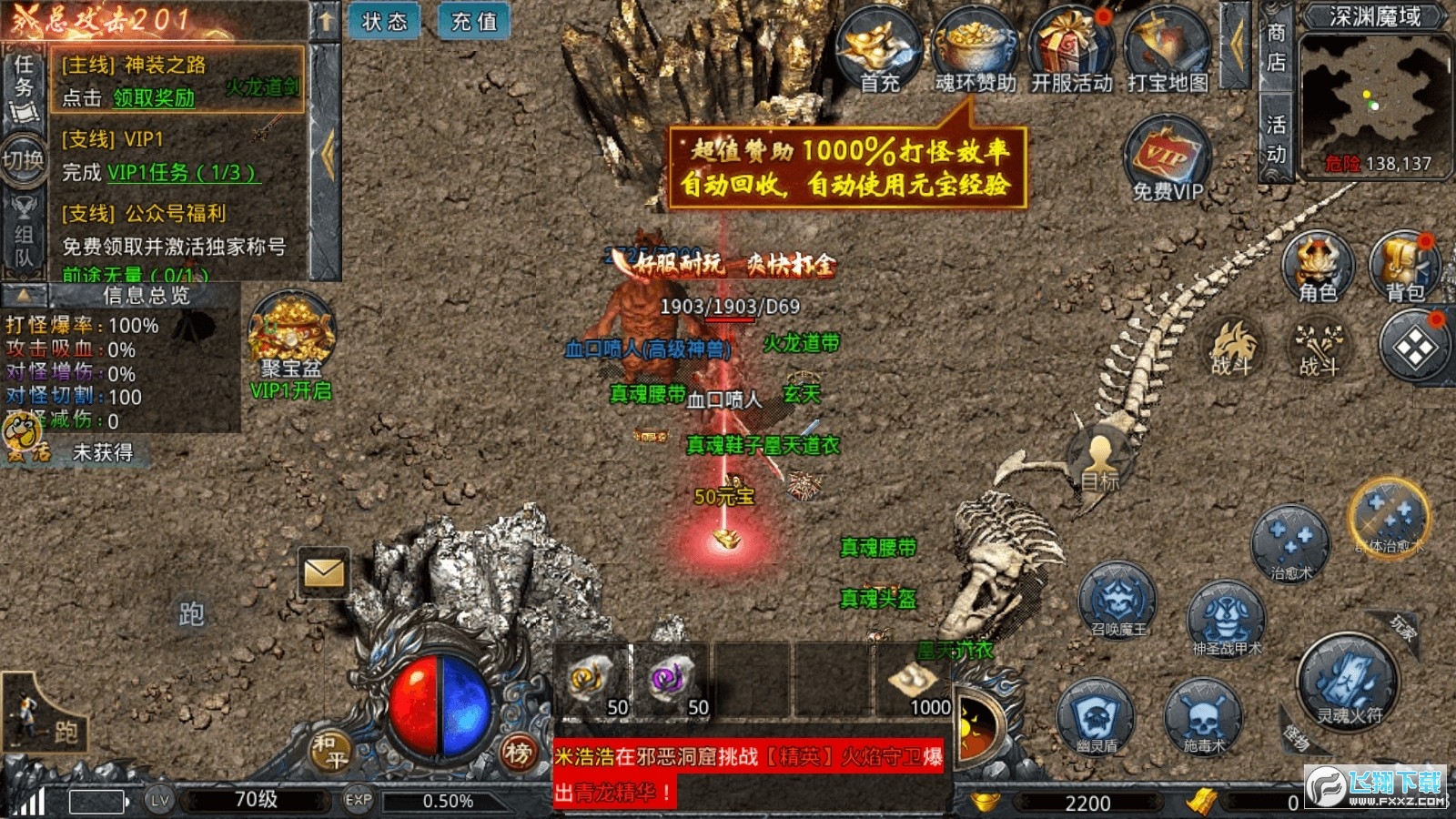Open the 状态 status panel
Screen dimensions: 1456x819
384,22
